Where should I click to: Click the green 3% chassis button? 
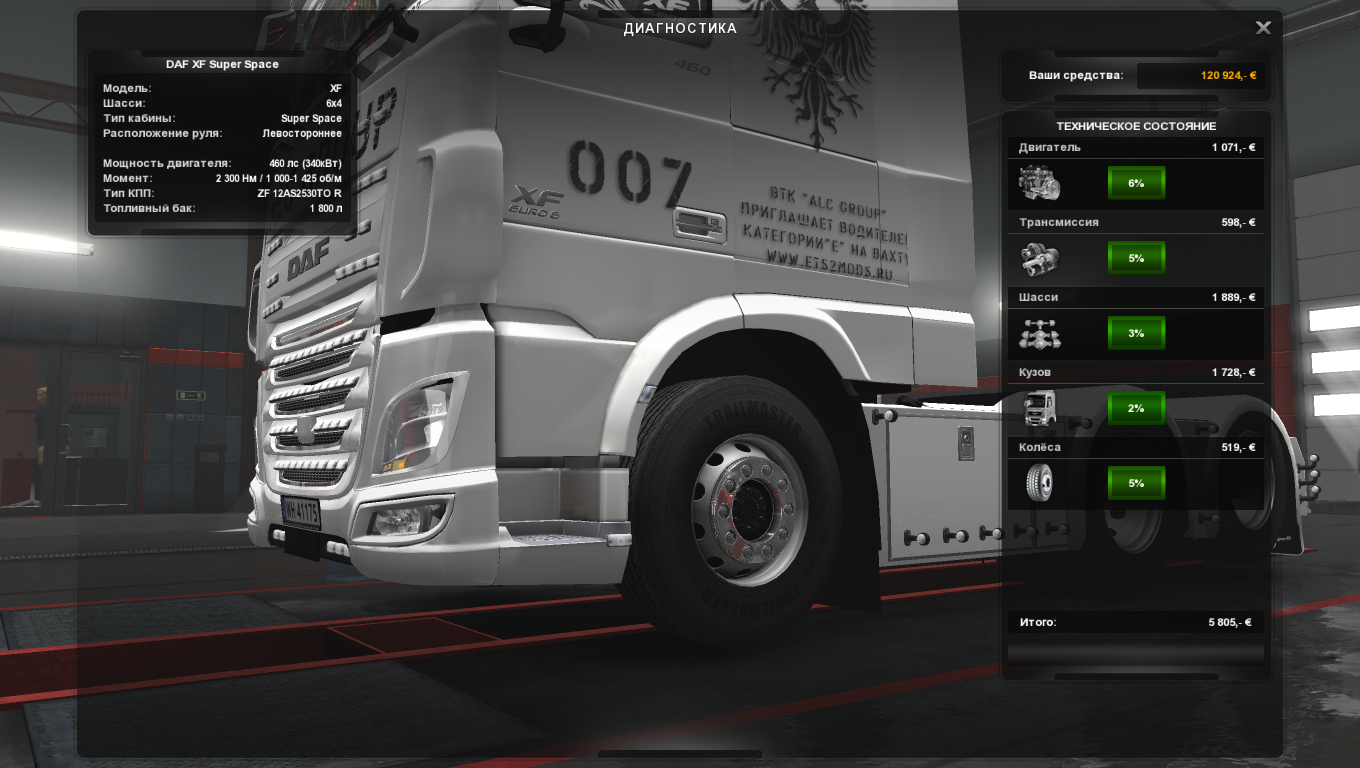point(1136,333)
